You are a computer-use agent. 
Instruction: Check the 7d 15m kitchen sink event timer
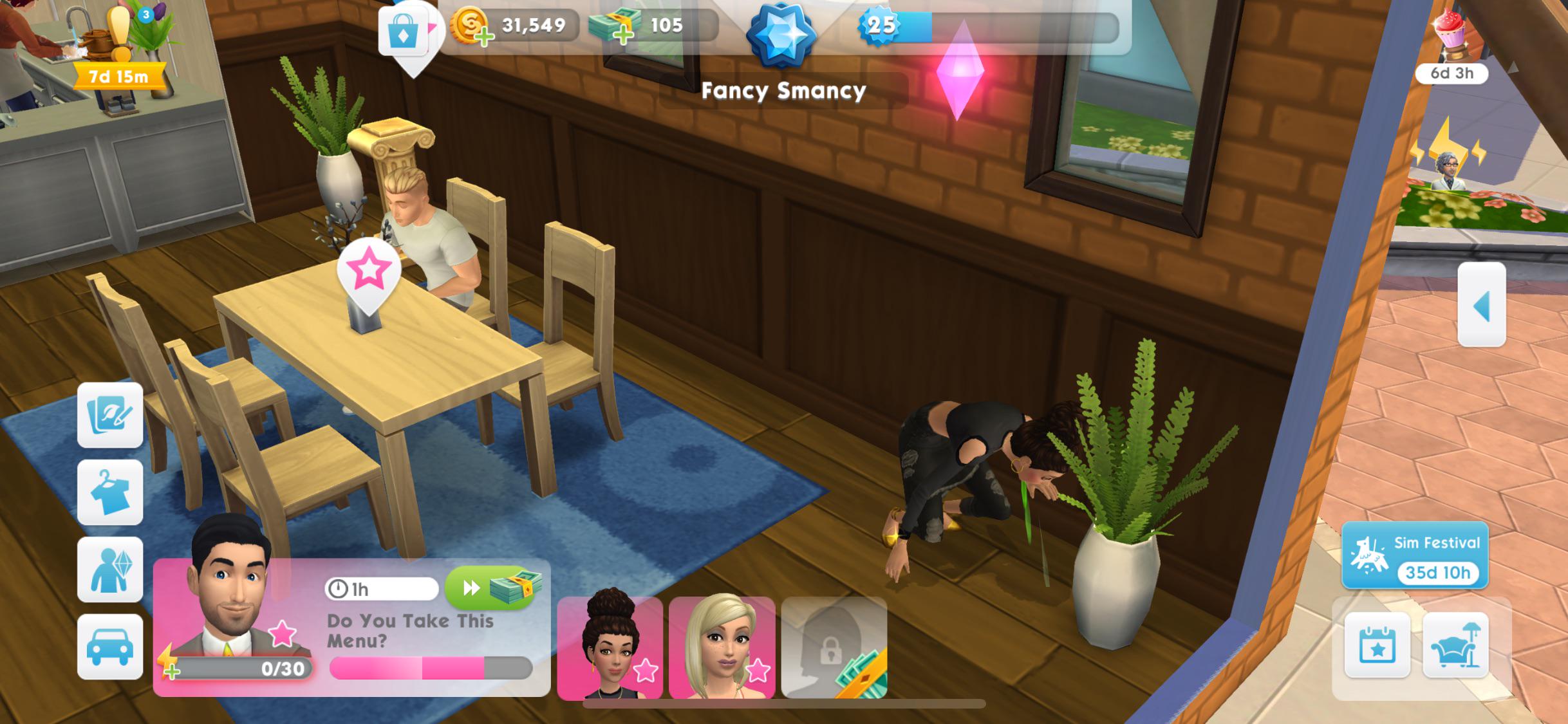pyautogui.click(x=118, y=75)
